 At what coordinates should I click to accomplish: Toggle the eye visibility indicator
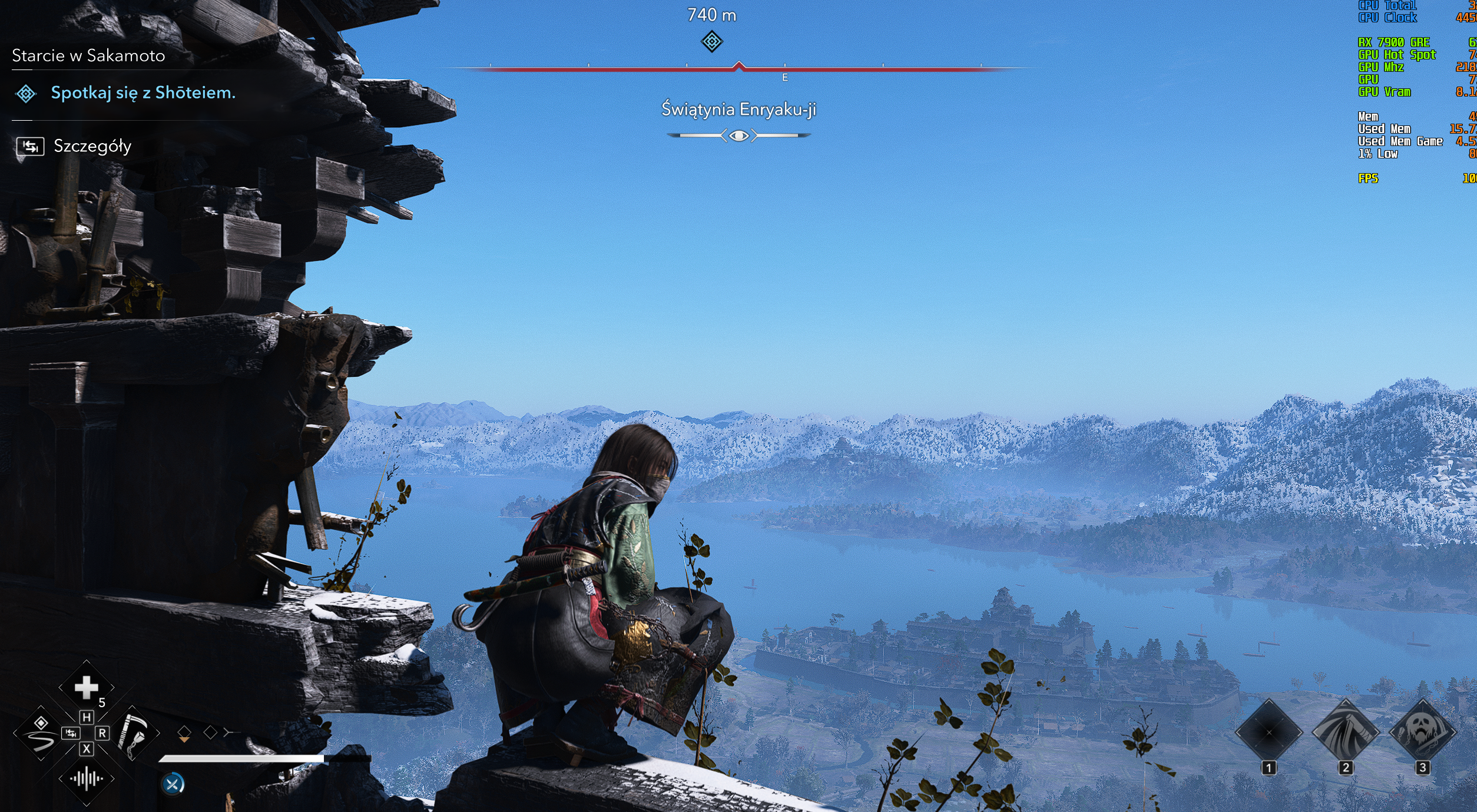pyautogui.click(x=738, y=136)
